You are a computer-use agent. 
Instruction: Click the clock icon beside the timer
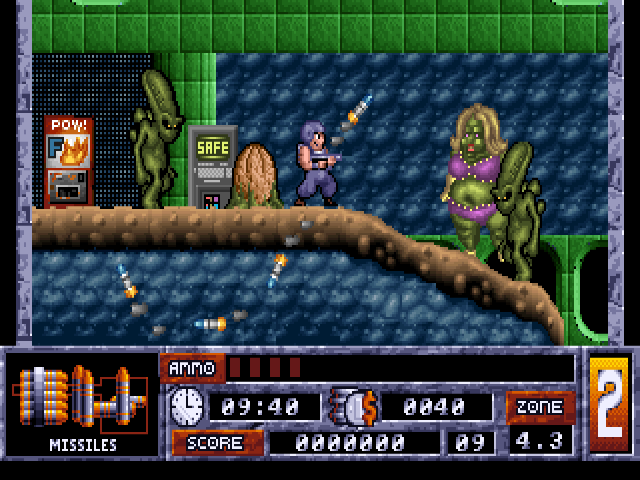point(187,406)
